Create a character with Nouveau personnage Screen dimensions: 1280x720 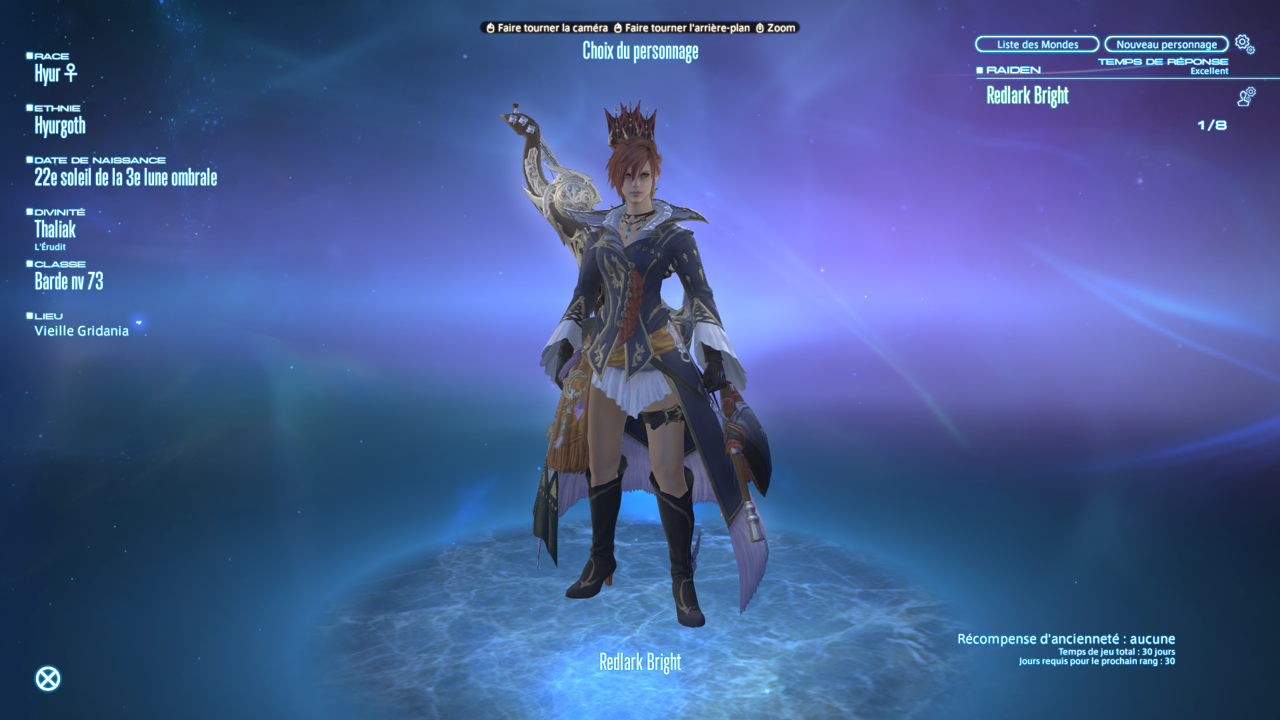pyautogui.click(x=1166, y=44)
